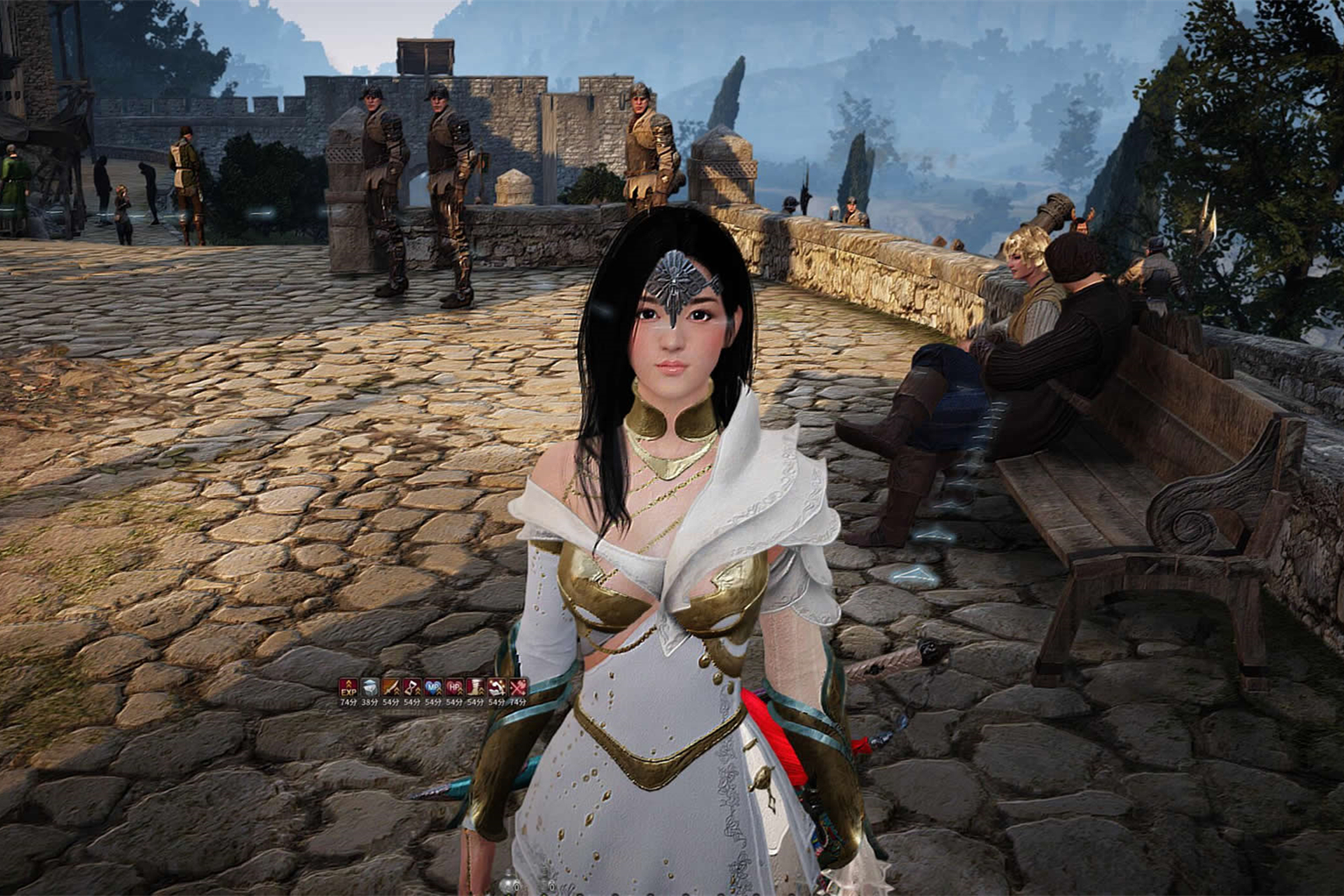Inspect the sword attack buff icon
1344x896 pixels.
[x=390, y=687]
